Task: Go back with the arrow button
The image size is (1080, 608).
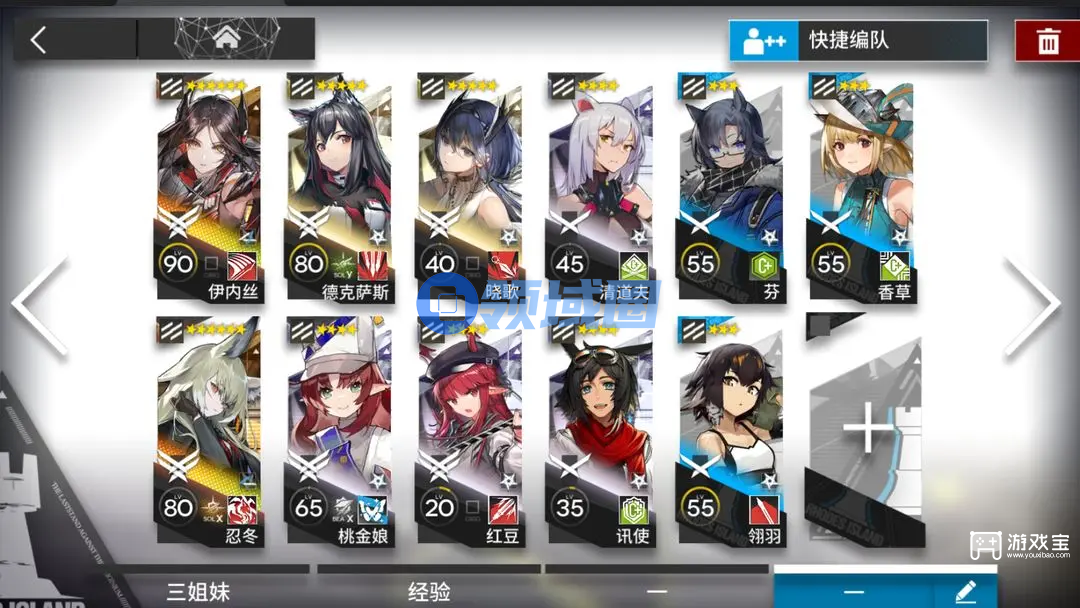Action: [39, 40]
